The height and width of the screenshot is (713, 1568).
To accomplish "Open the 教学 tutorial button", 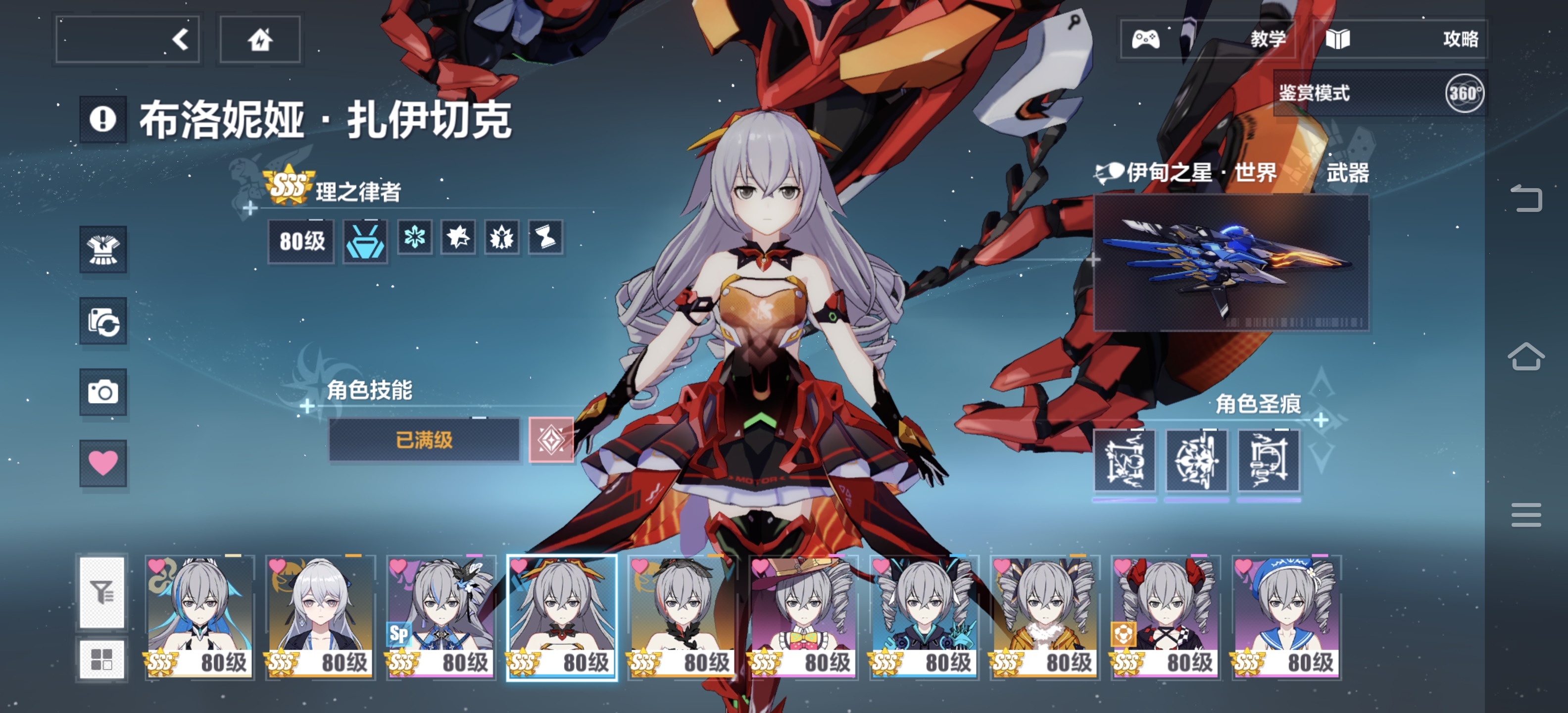I will pyautogui.click(x=1208, y=40).
